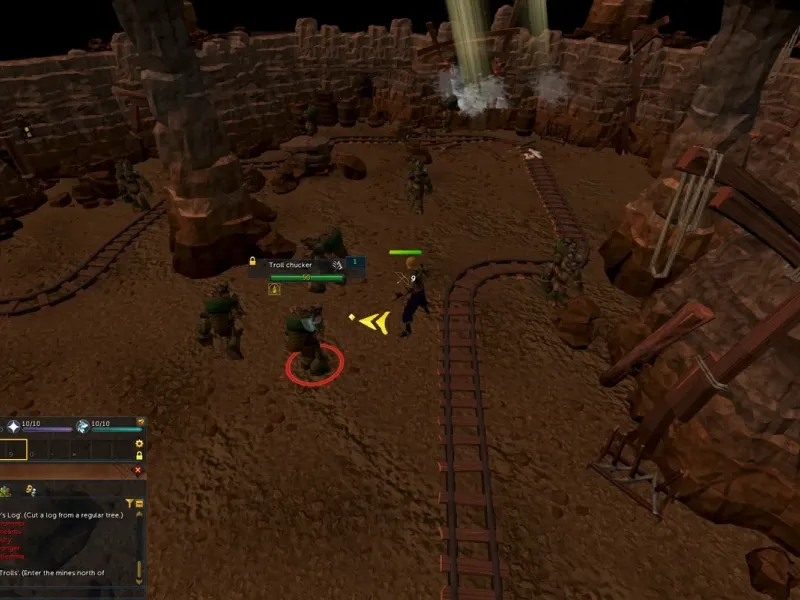Click the target's flame status effect icon
Viewport: 800px width, 600px height.
(275, 289)
